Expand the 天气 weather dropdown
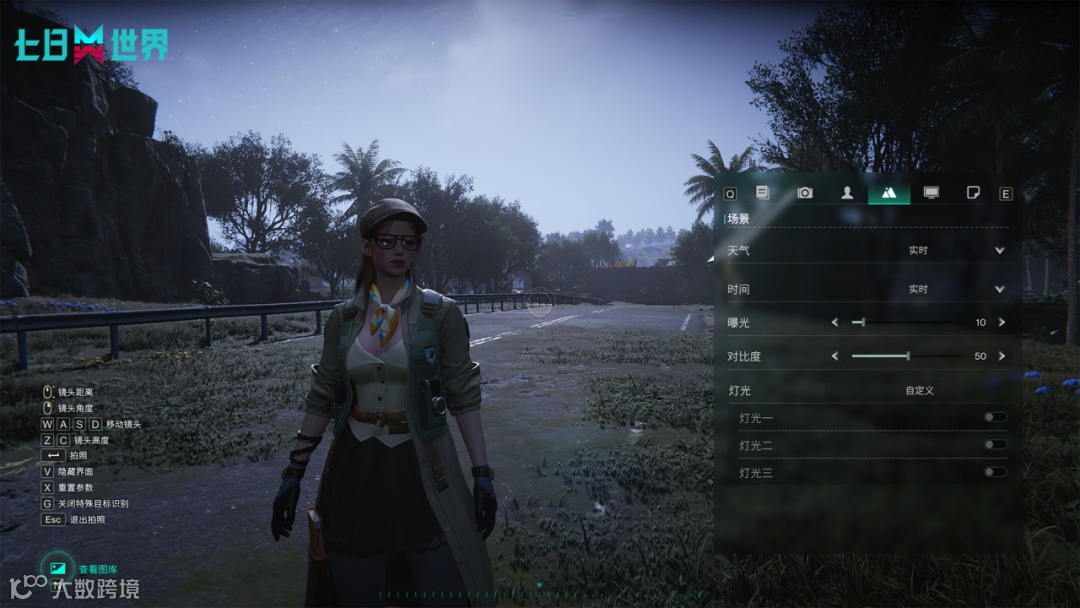This screenshot has height=608, width=1080. 999,250
